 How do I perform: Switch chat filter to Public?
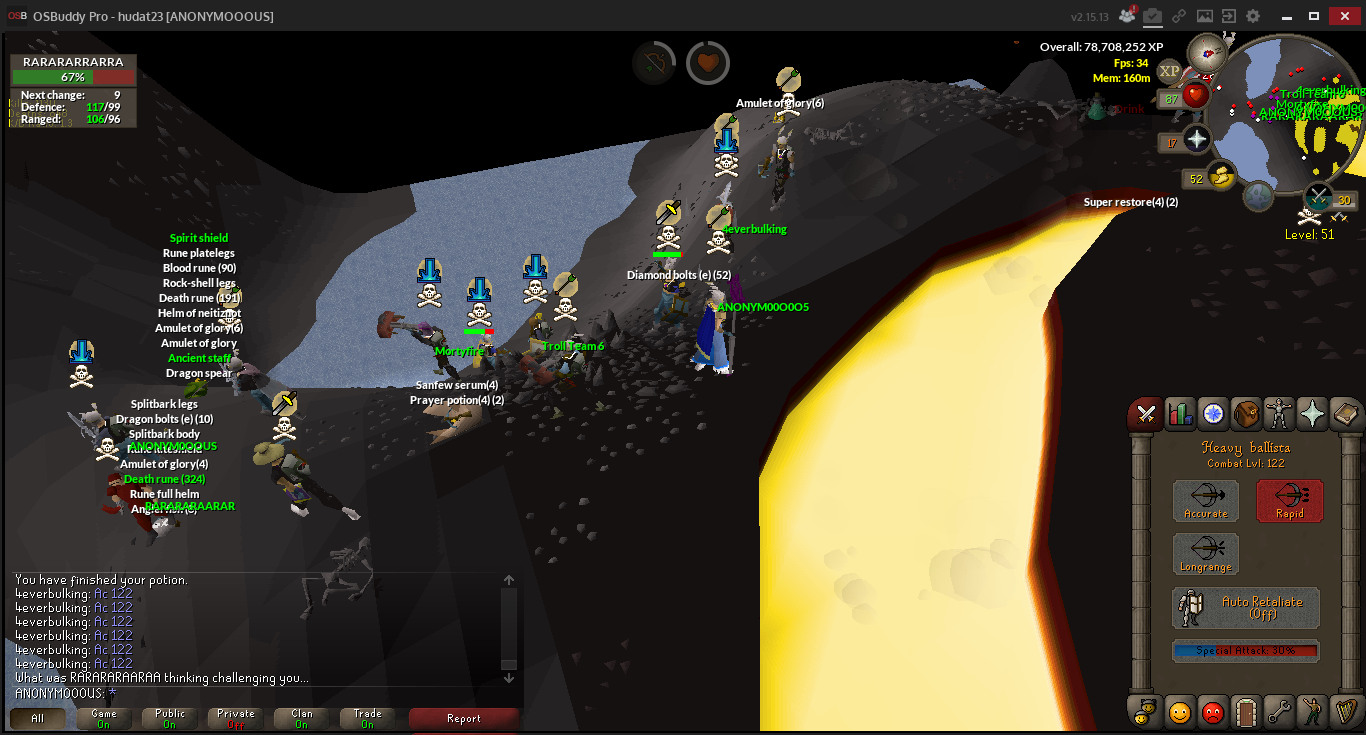pos(170,718)
